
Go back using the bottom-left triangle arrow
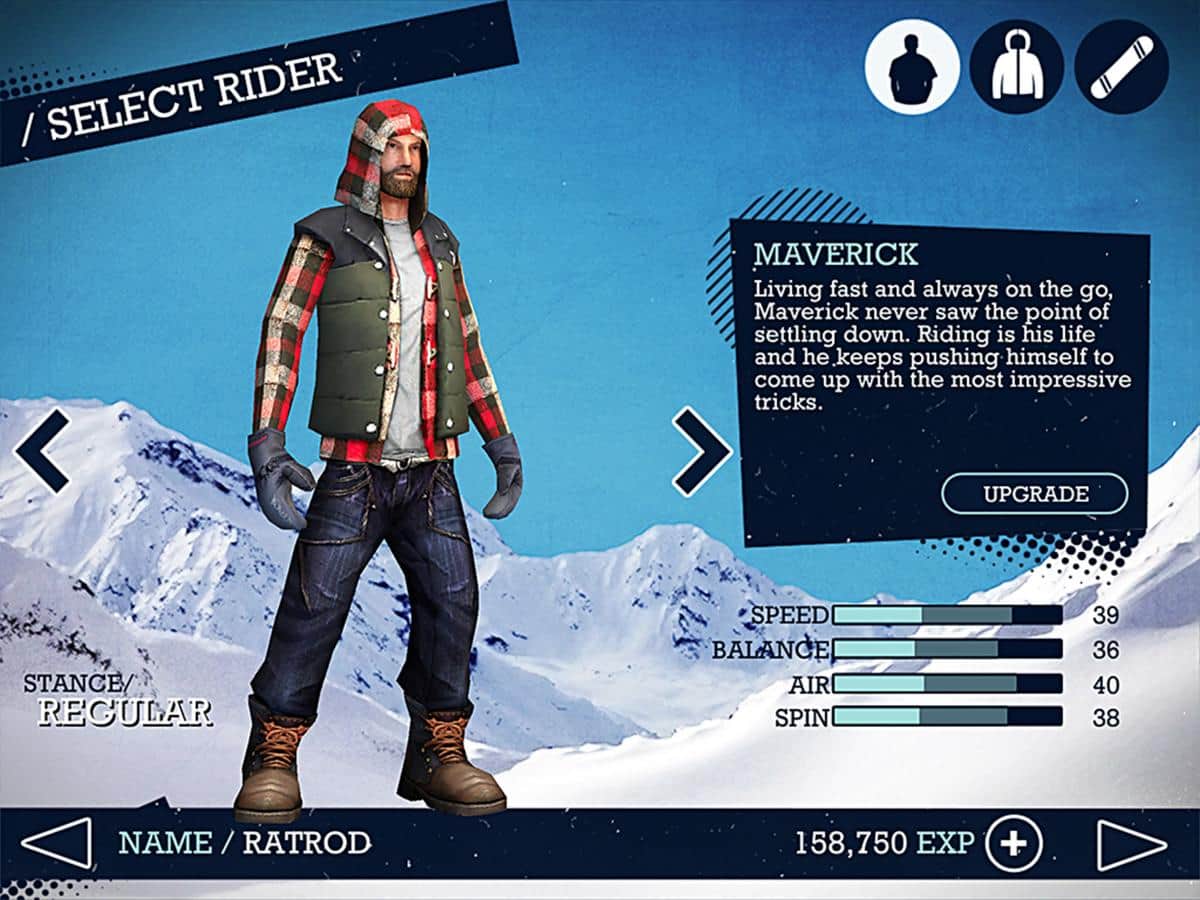click(56, 843)
